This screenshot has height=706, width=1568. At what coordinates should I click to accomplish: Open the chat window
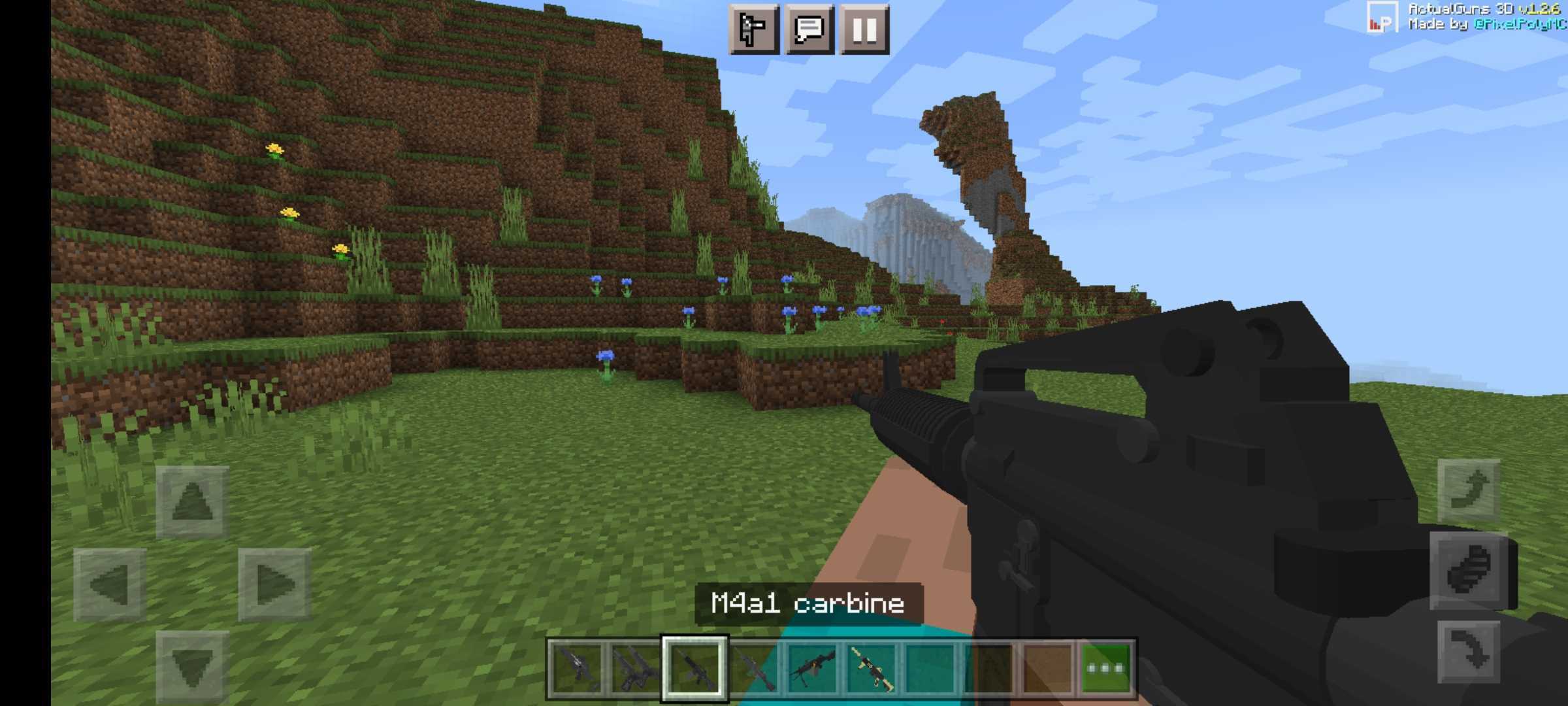[809, 29]
